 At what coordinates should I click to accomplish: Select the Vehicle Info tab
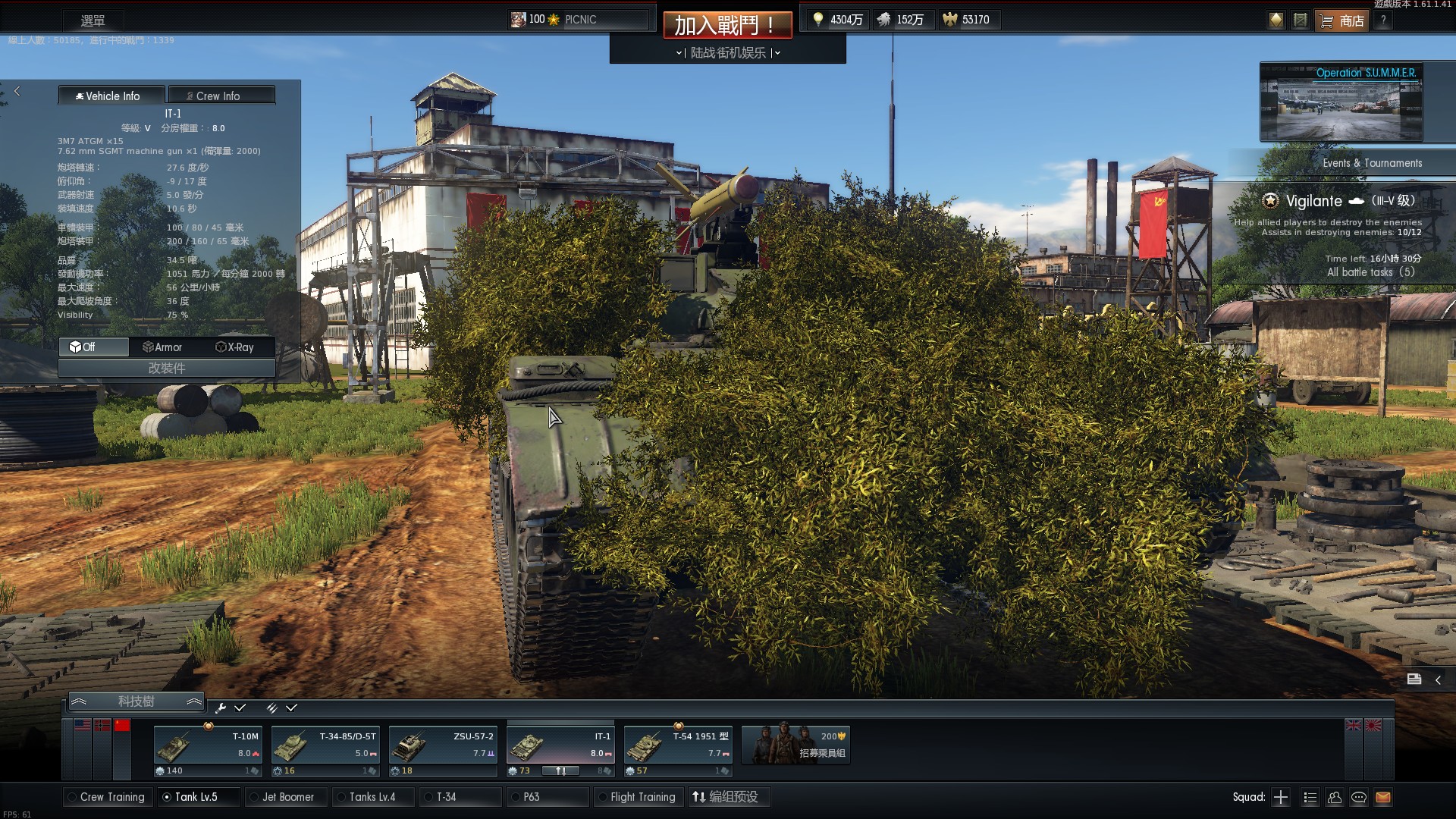pos(111,96)
